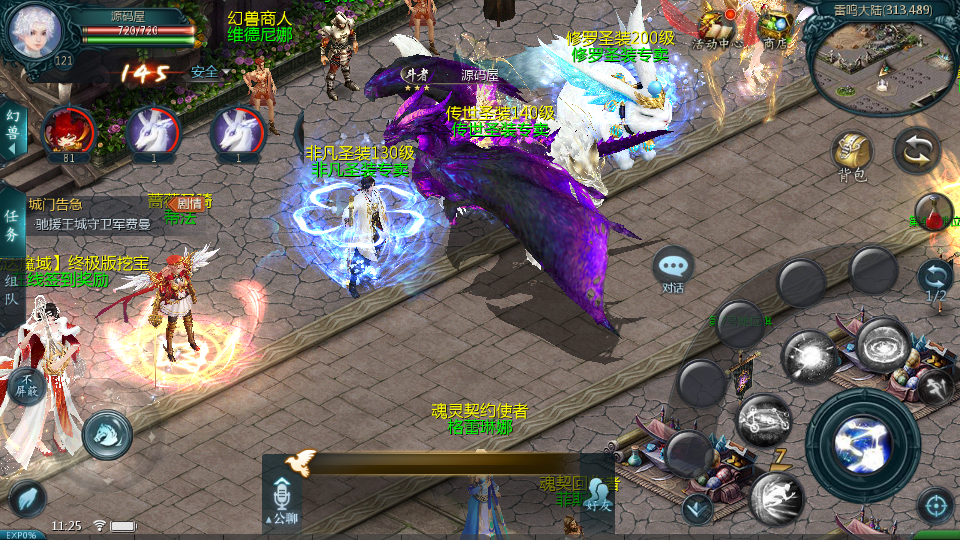
Task: Open the 商店 shop
Action: click(x=775, y=25)
